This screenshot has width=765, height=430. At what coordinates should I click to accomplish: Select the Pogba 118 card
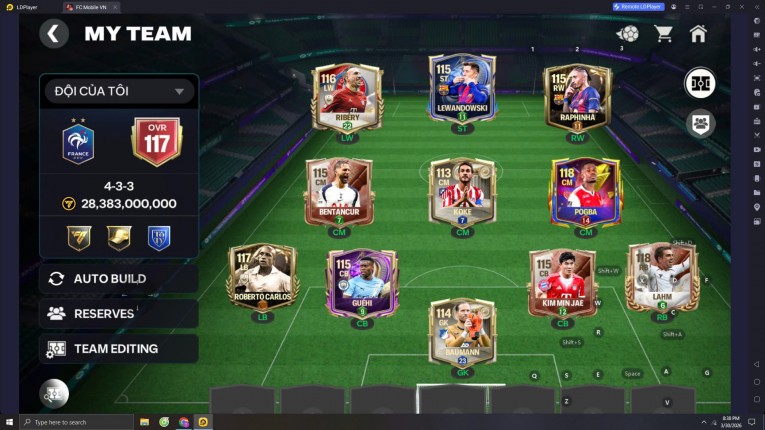pos(585,191)
